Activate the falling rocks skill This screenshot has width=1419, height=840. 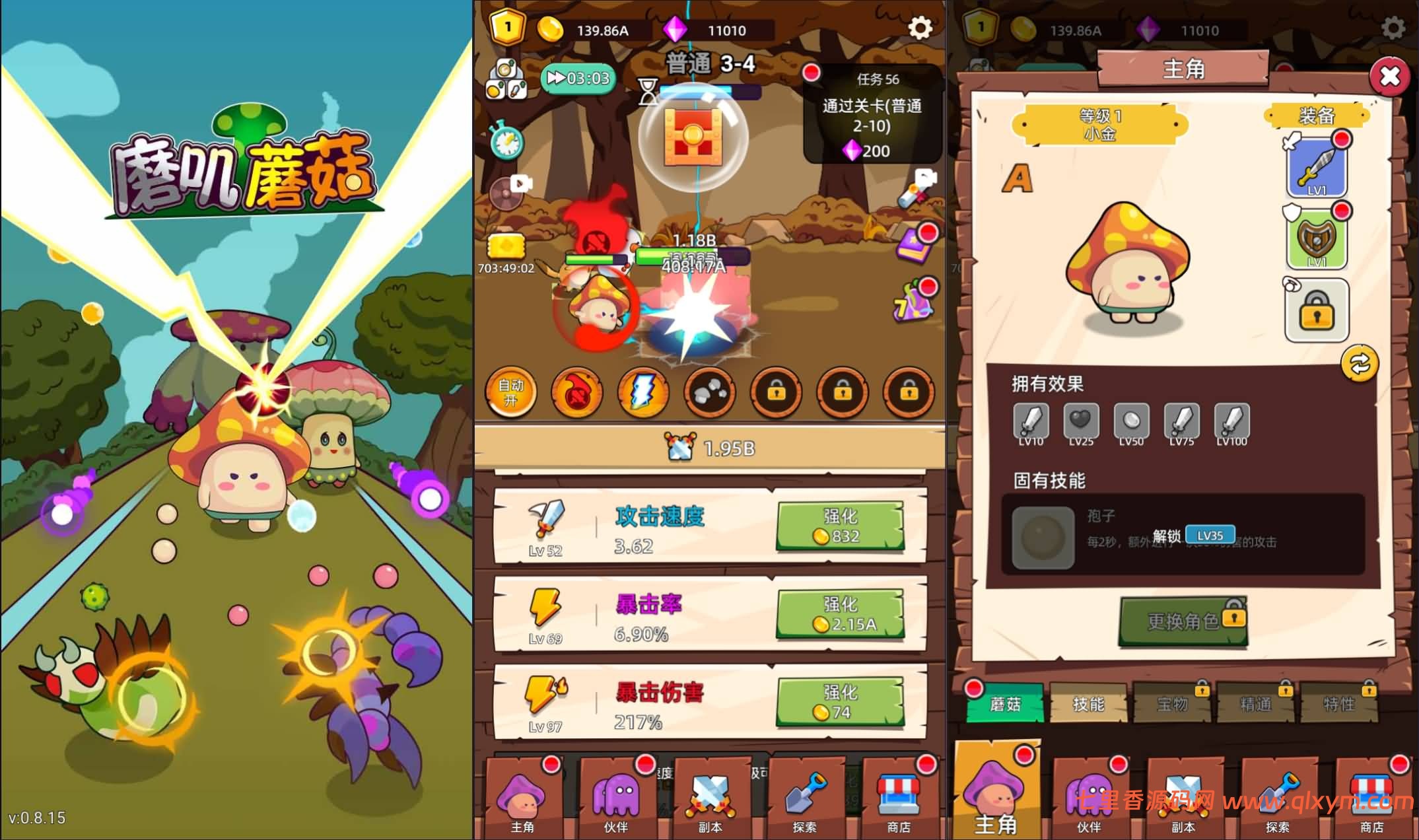tap(709, 392)
